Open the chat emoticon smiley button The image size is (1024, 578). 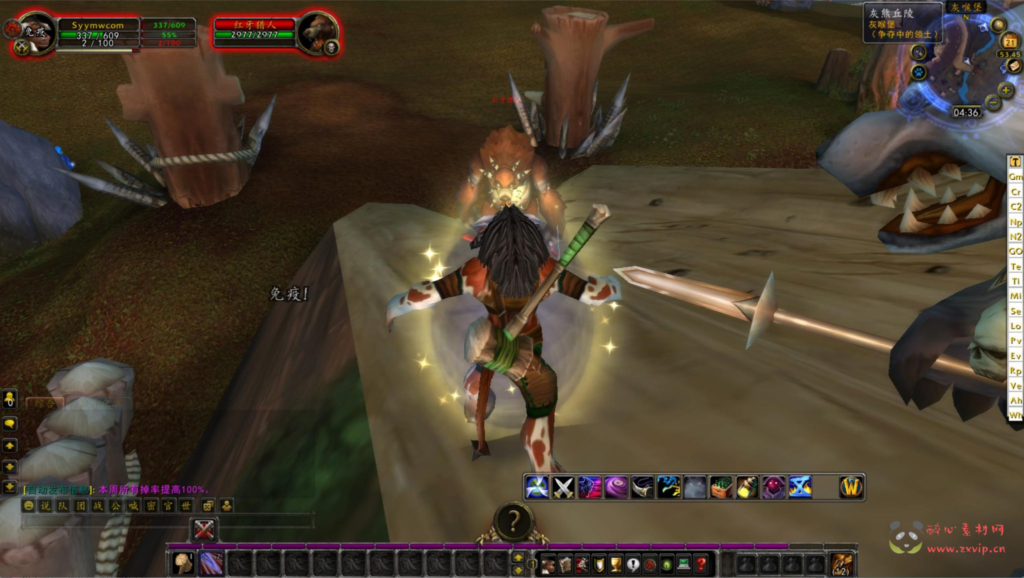coord(28,506)
